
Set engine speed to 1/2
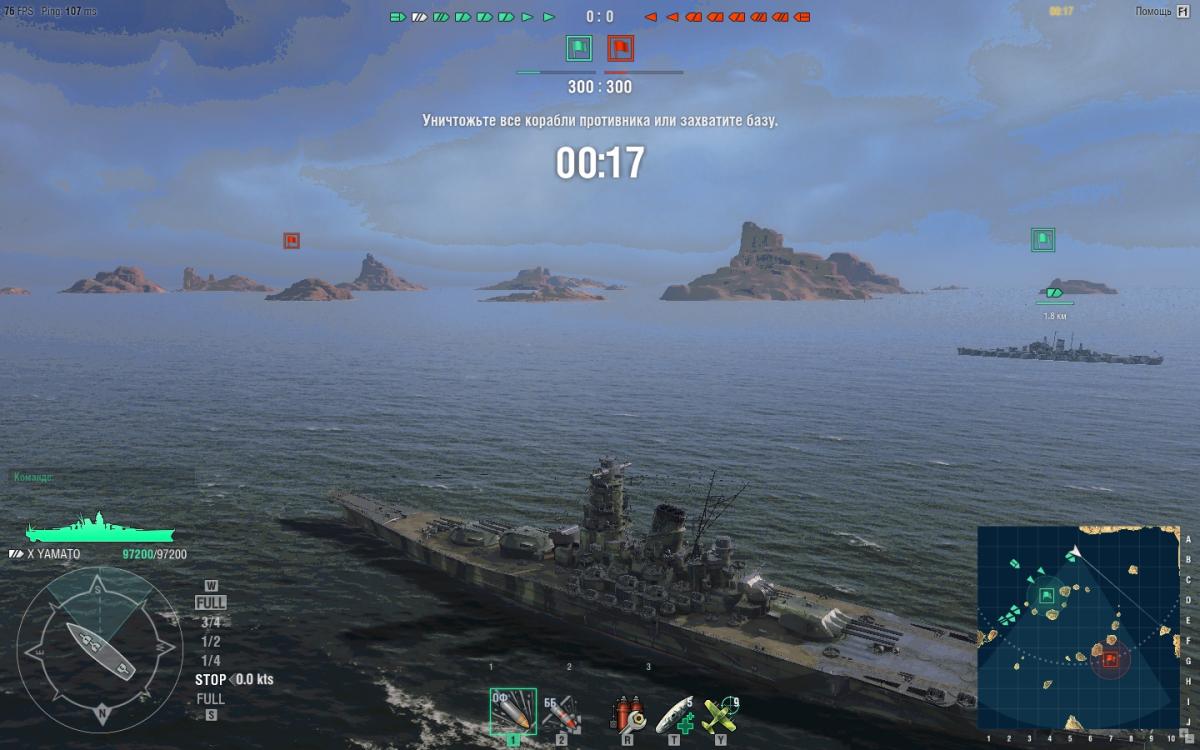tap(211, 641)
